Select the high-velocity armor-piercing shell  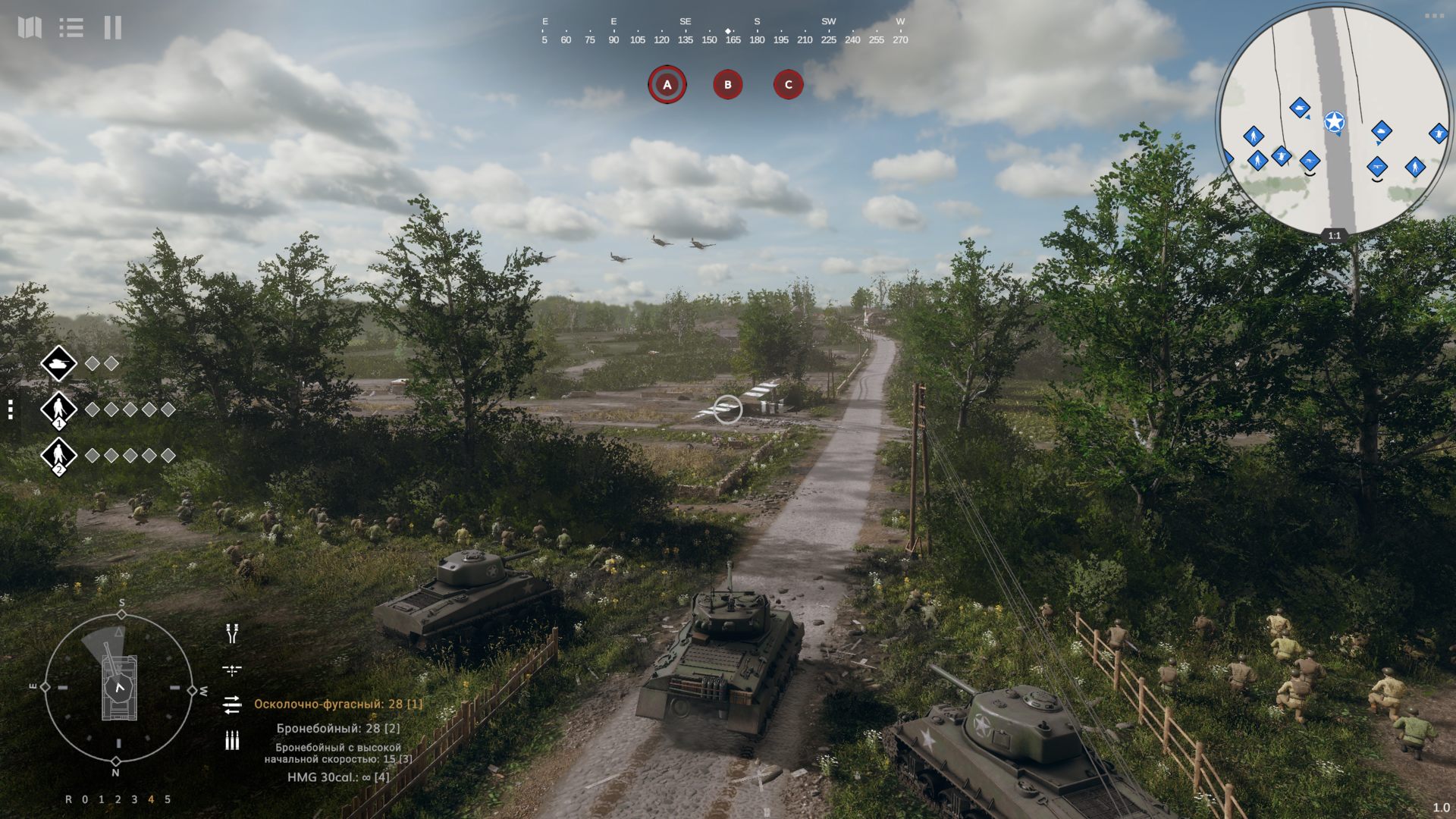[x=338, y=753]
